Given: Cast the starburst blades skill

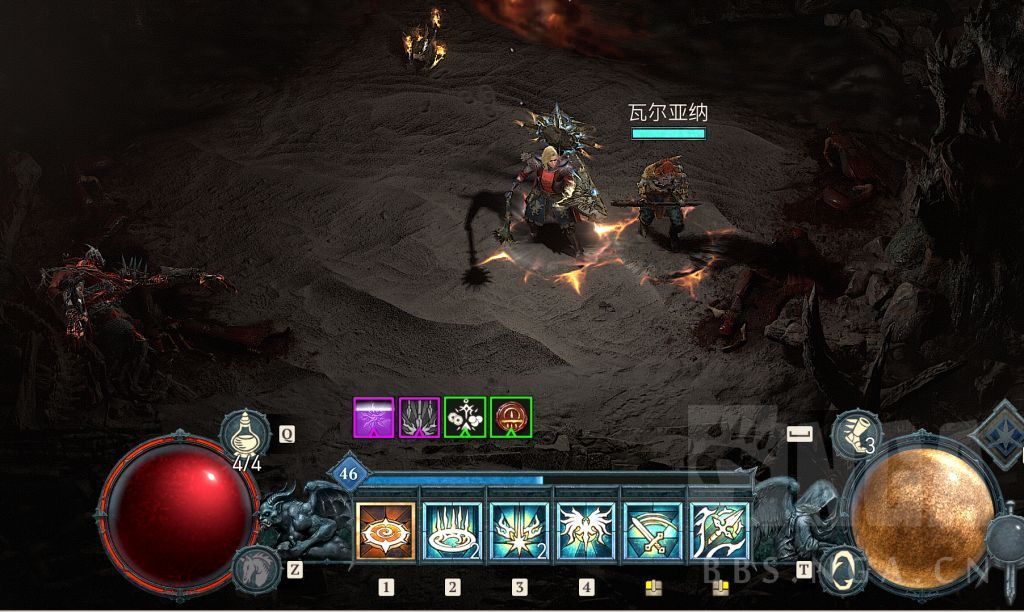Looking at the screenshot, I should coord(519,530).
